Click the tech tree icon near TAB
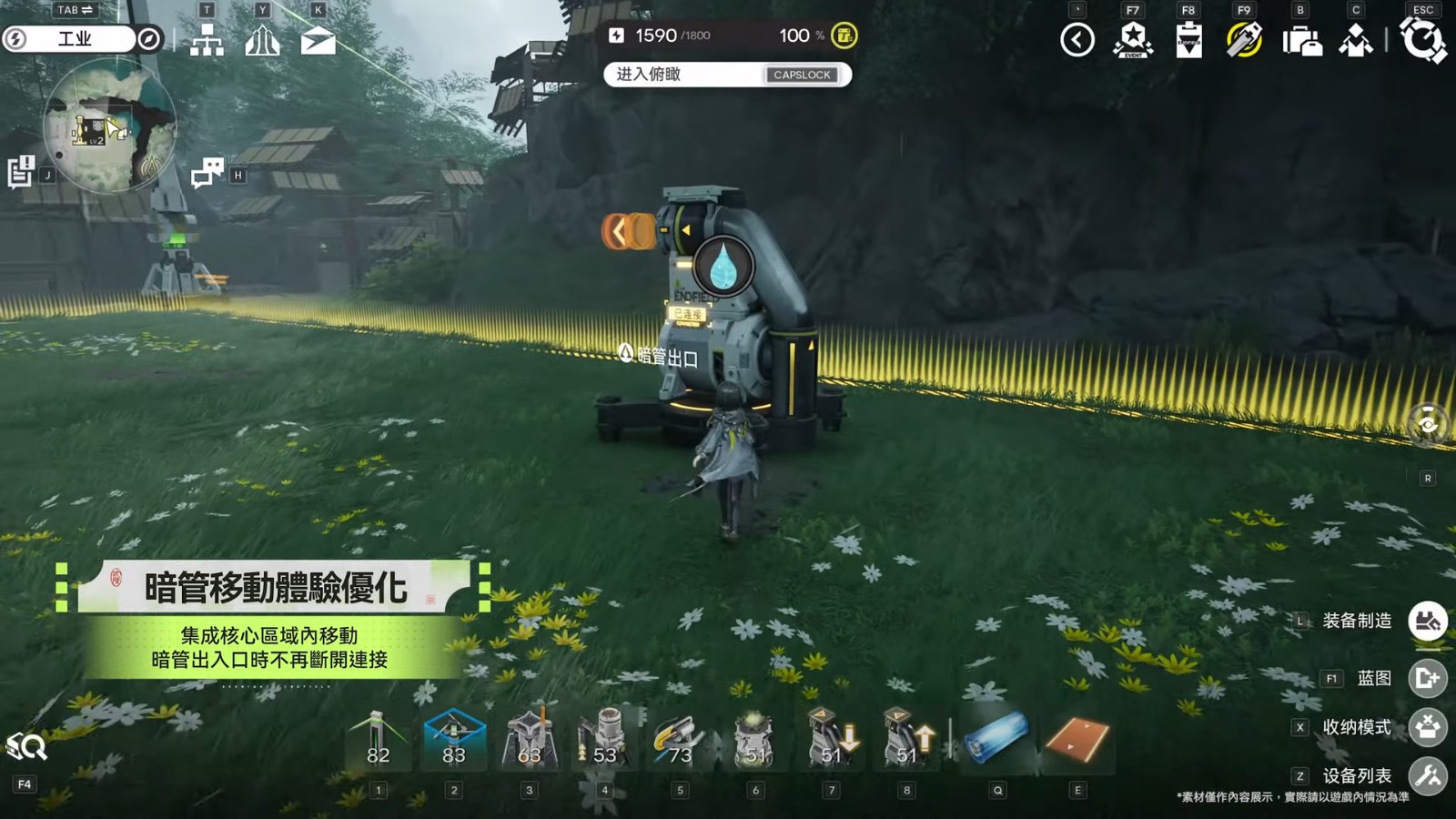The width and height of the screenshot is (1456, 819). 208,41
